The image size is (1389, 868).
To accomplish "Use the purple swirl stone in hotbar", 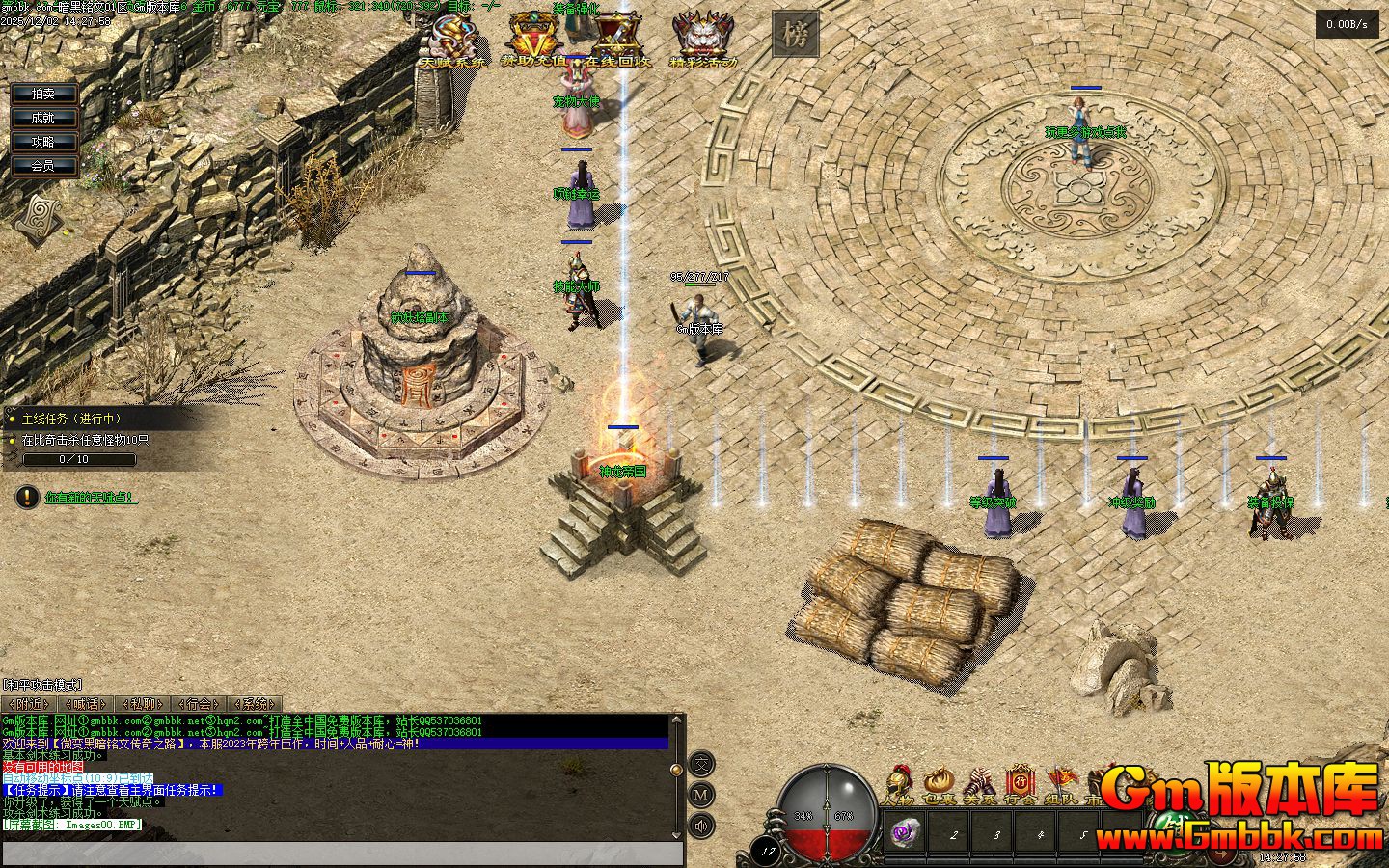I will click(x=905, y=832).
